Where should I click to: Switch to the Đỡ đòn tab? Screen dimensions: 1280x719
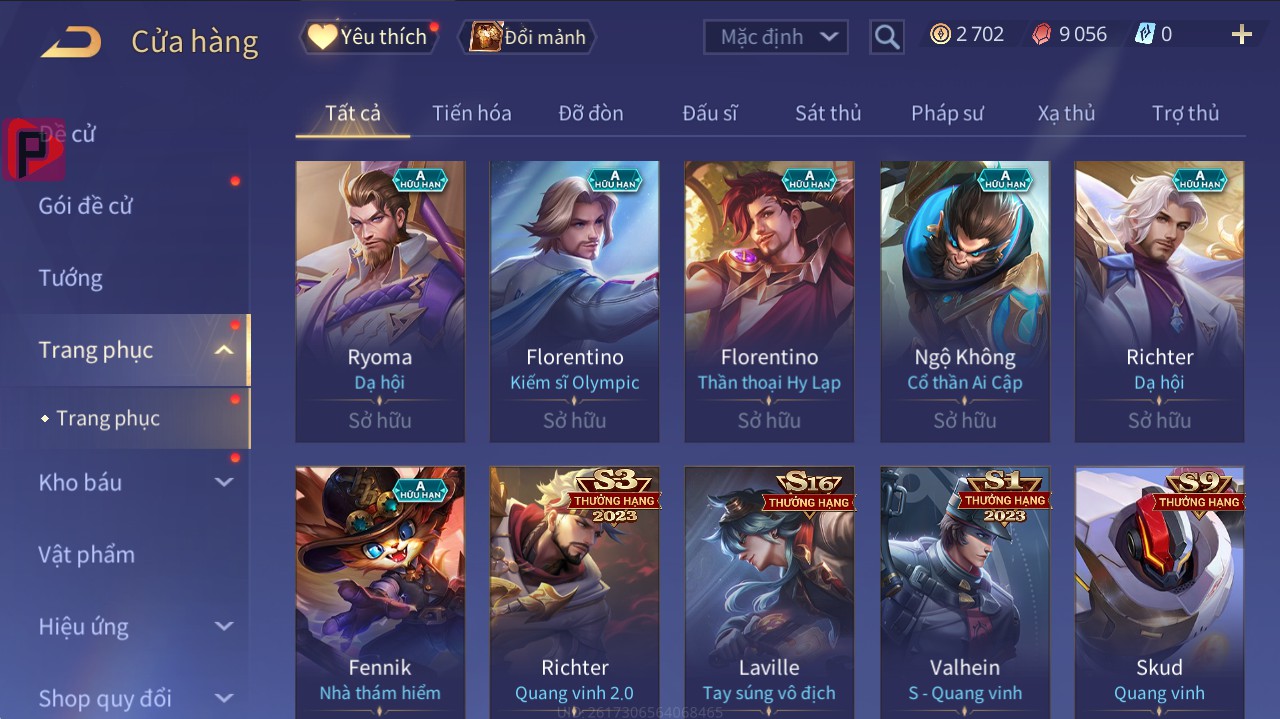coord(590,113)
